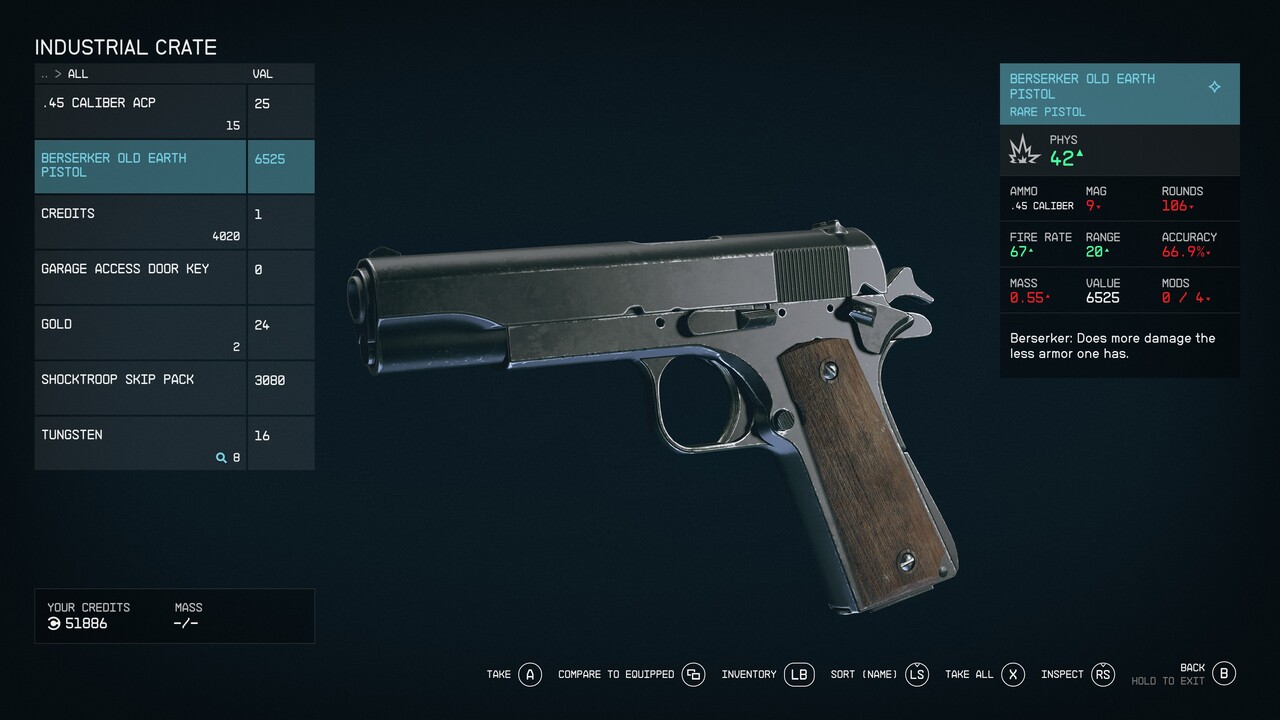1280x720 pixels.
Task: Select the Garage Access Door Key item
Action: coord(140,277)
